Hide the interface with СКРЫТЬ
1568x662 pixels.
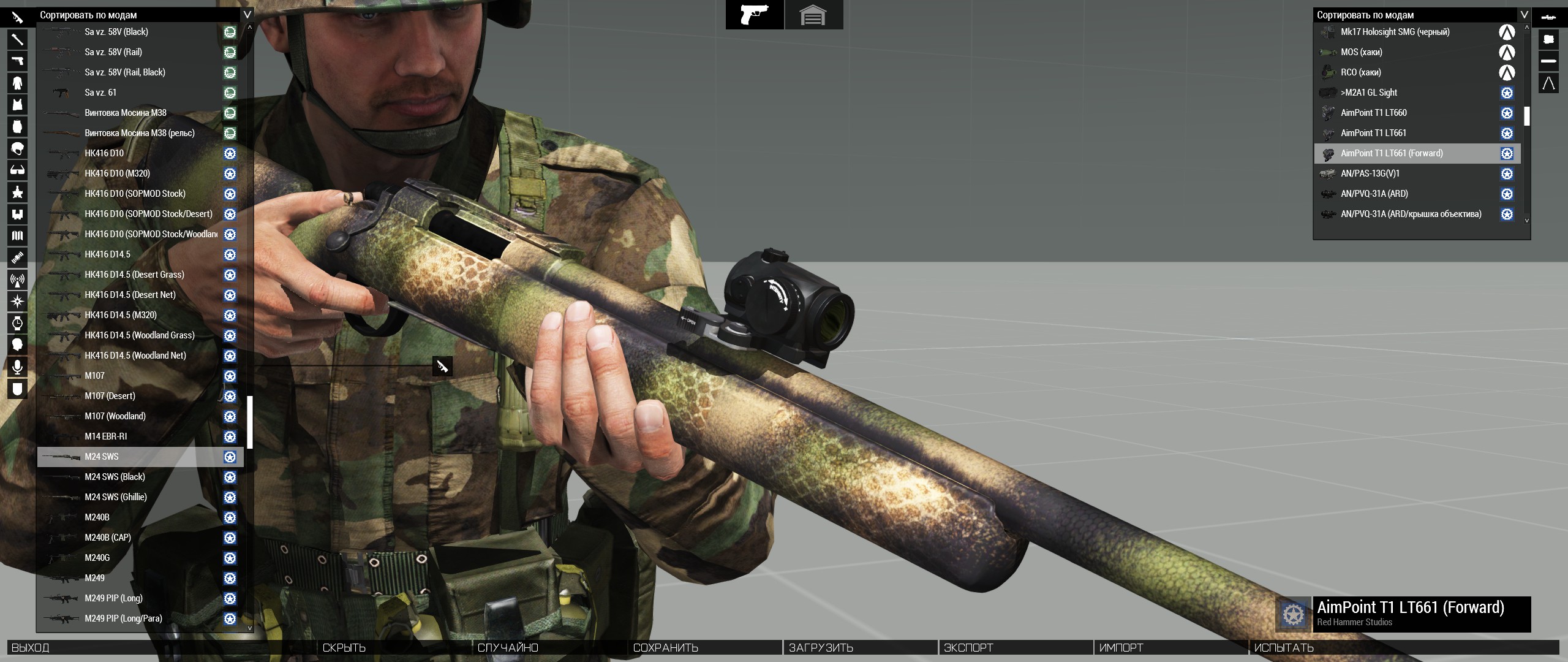tap(344, 648)
